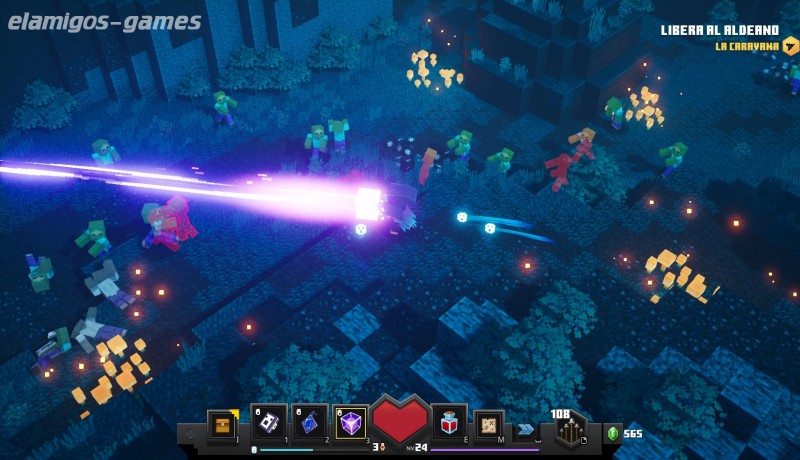Click the blue dodge roll arrows
This screenshot has width=800, height=460.
coord(526,429)
